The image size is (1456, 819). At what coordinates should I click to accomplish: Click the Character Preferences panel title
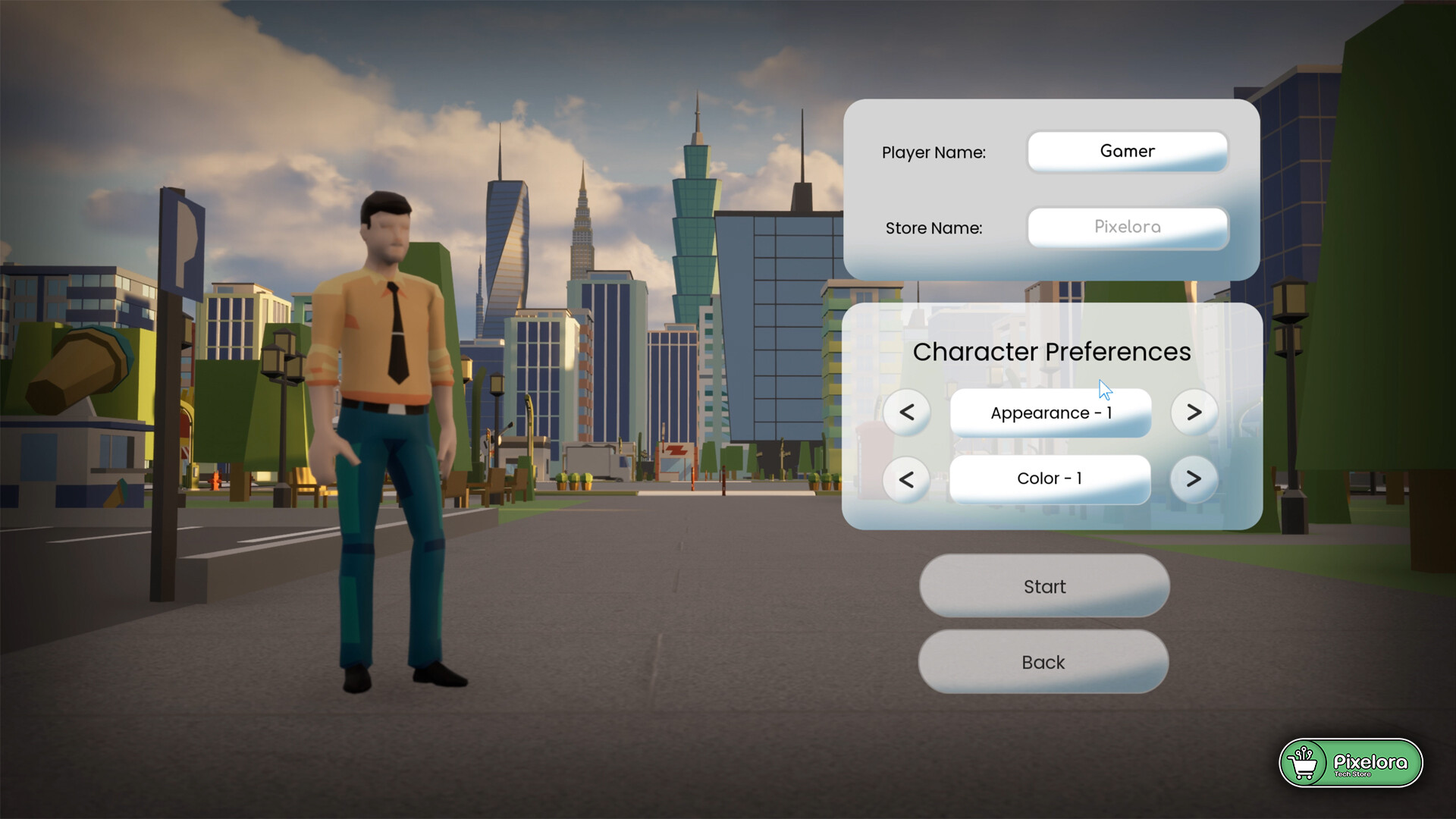[x=1053, y=351]
